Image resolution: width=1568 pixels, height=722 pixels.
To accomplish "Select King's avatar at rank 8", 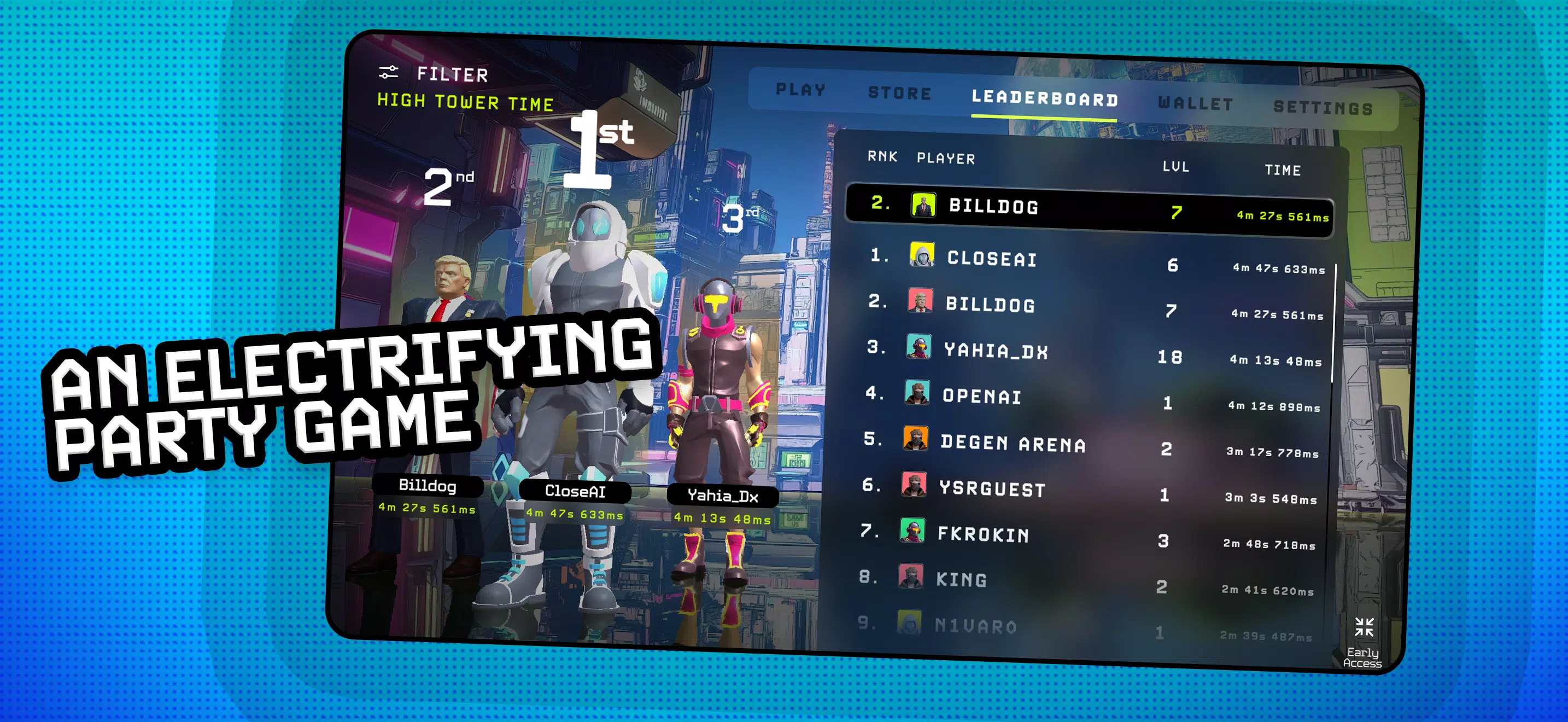I will click(x=911, y=580).
